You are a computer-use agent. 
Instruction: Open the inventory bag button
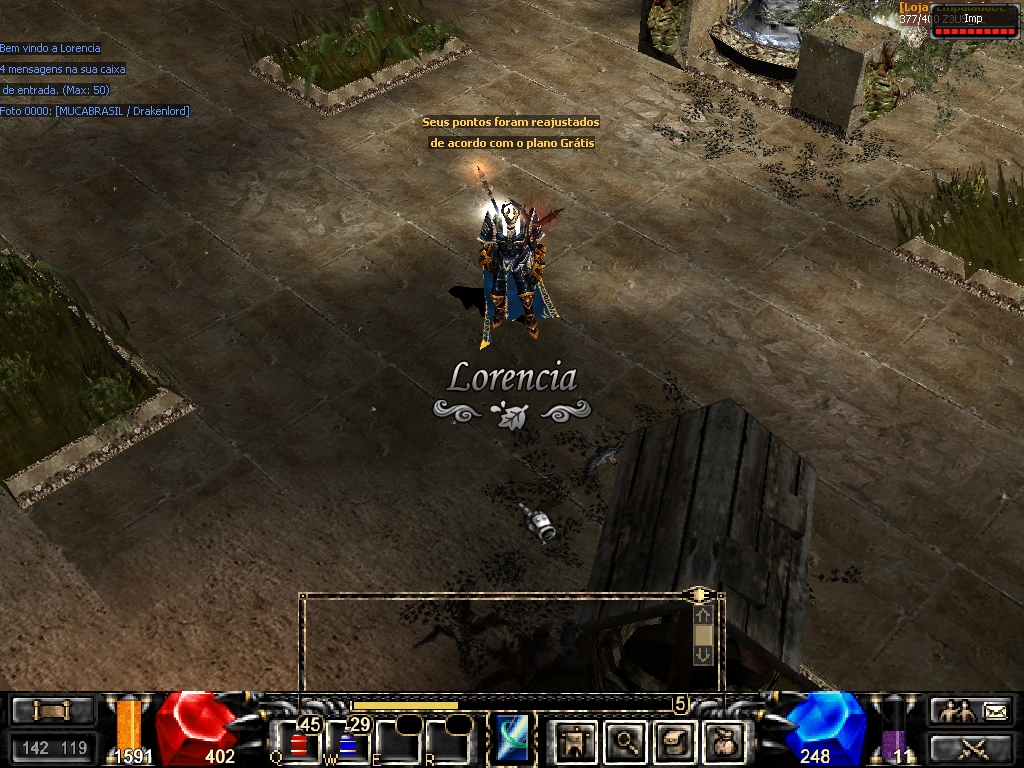click(722, 741)
